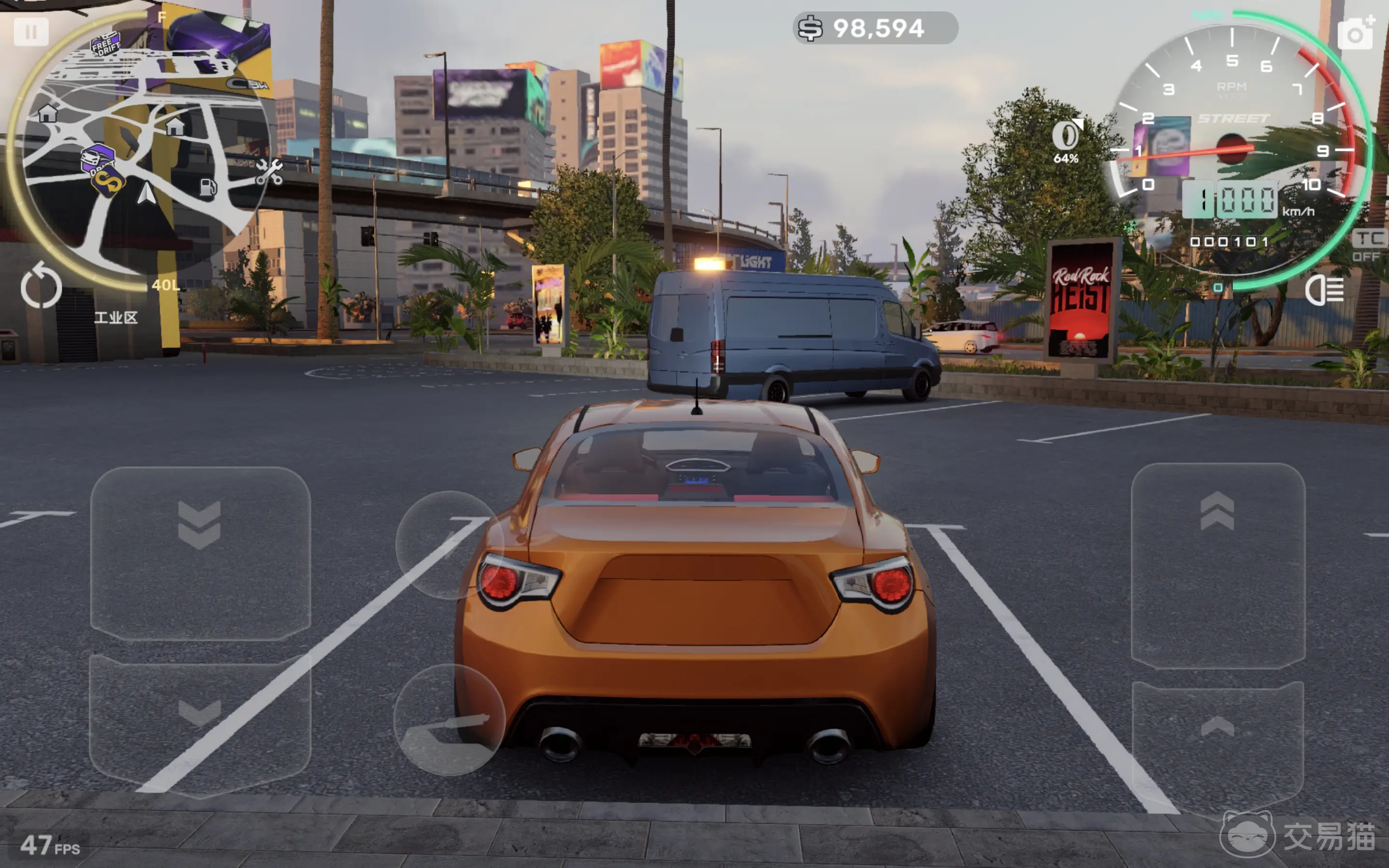Open the circular minimap
This screenshot has width=1389, height=868.
(141, 149)
